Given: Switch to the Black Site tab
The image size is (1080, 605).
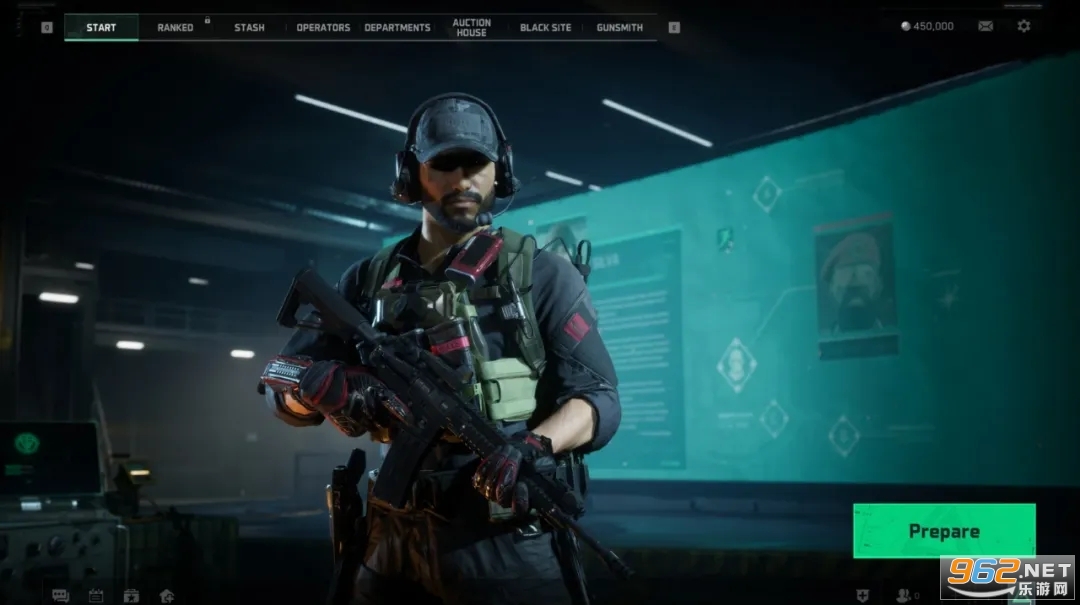Looking at the screenshot, I should [x=545, y=27].
